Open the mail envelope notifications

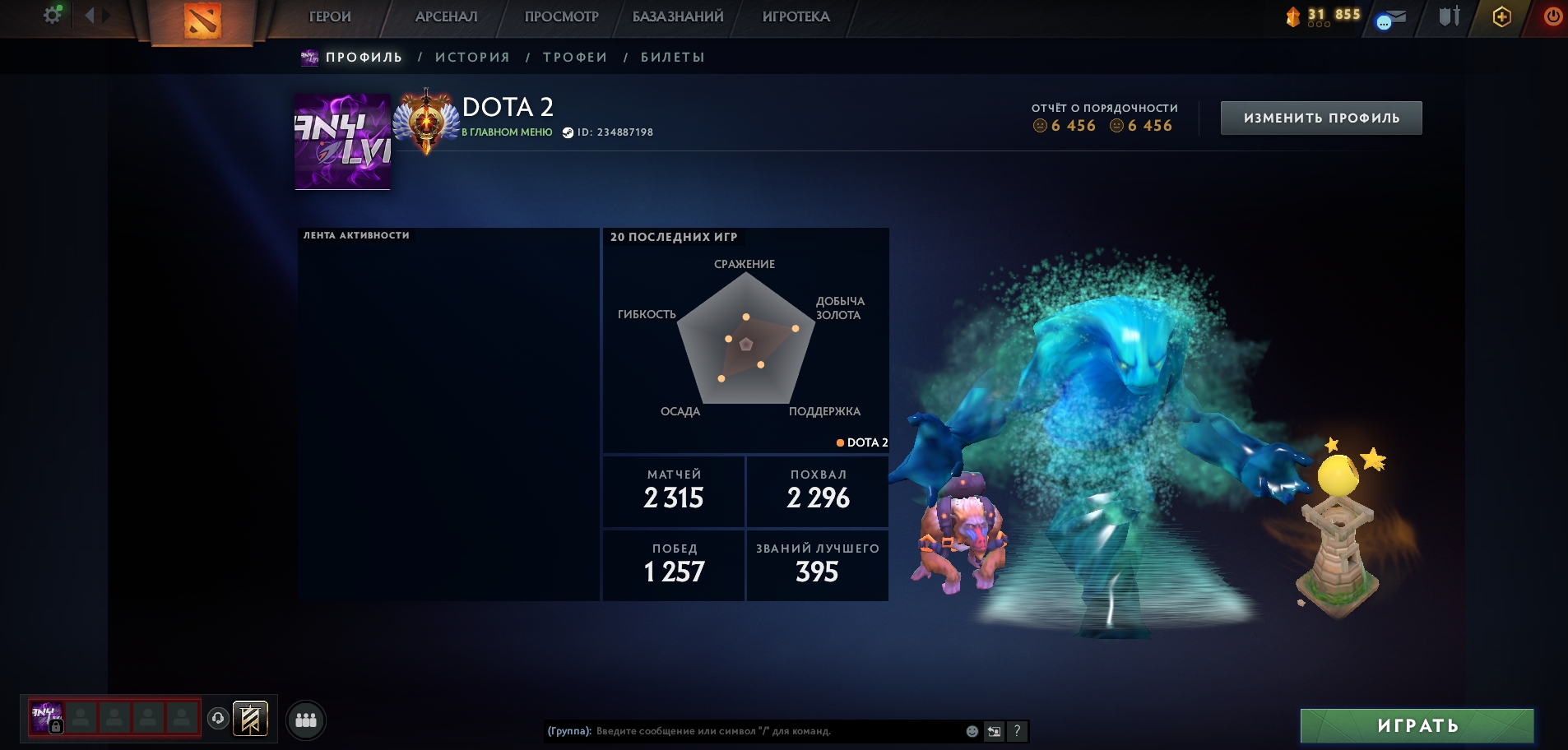(x=1391, y=18)
